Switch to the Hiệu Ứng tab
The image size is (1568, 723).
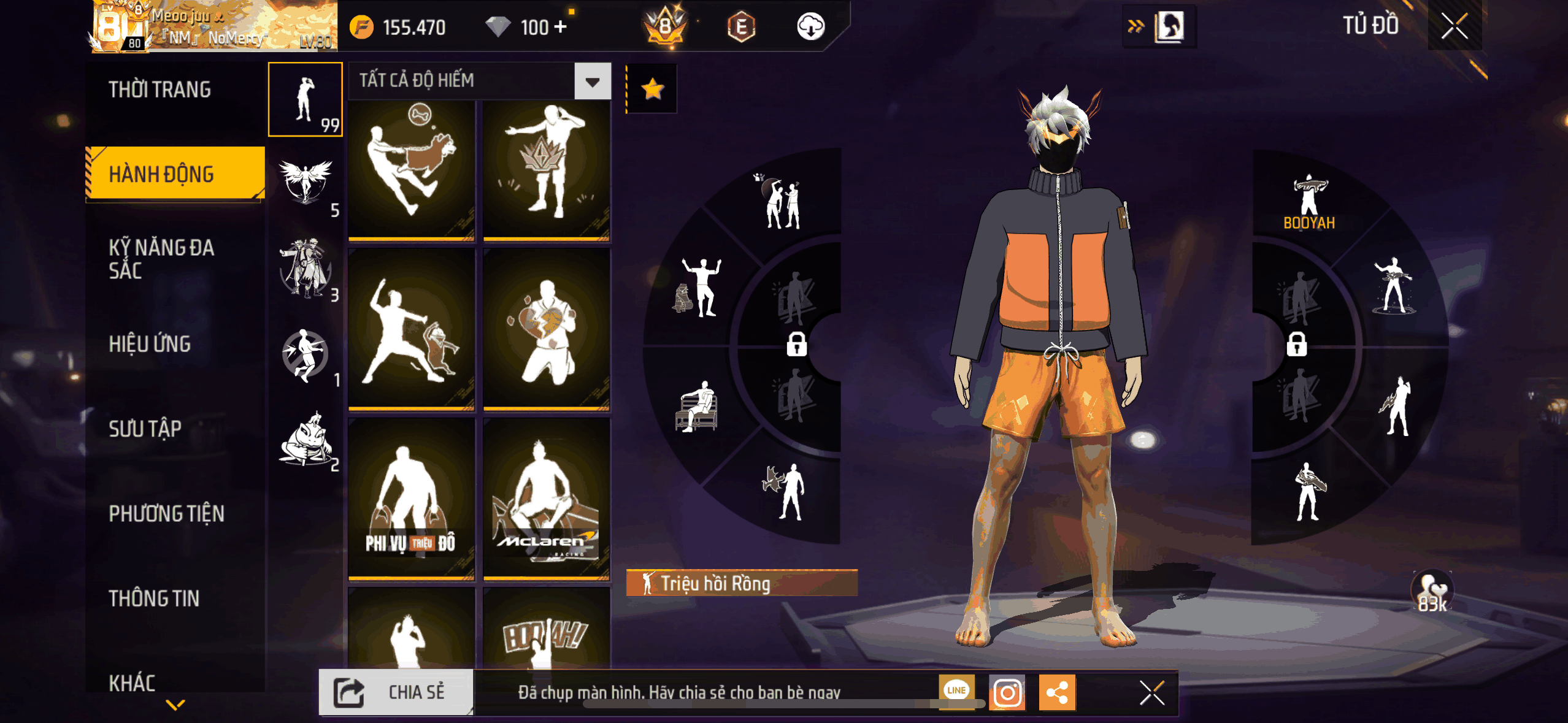[x=150, y=344]
